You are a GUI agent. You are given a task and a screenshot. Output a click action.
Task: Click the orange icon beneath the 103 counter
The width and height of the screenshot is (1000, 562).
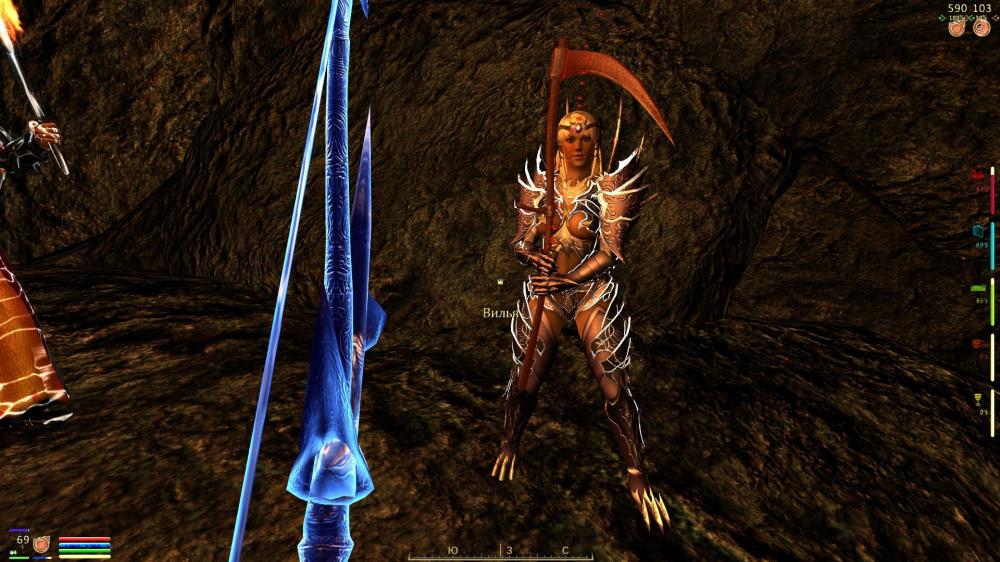pos(981,28)
